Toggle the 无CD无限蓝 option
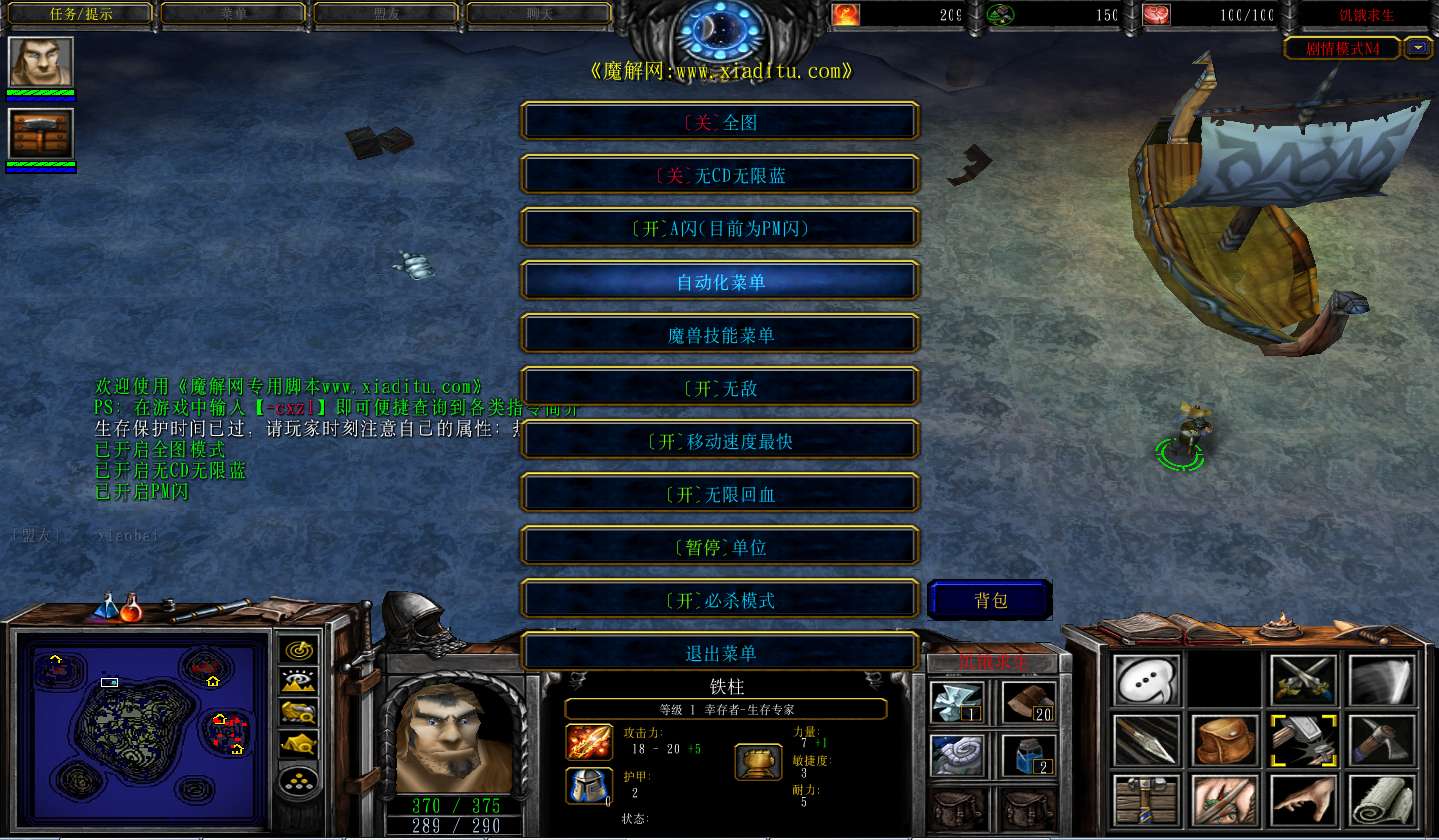This screenshot has height=840, width=1439. click(720, 175)
